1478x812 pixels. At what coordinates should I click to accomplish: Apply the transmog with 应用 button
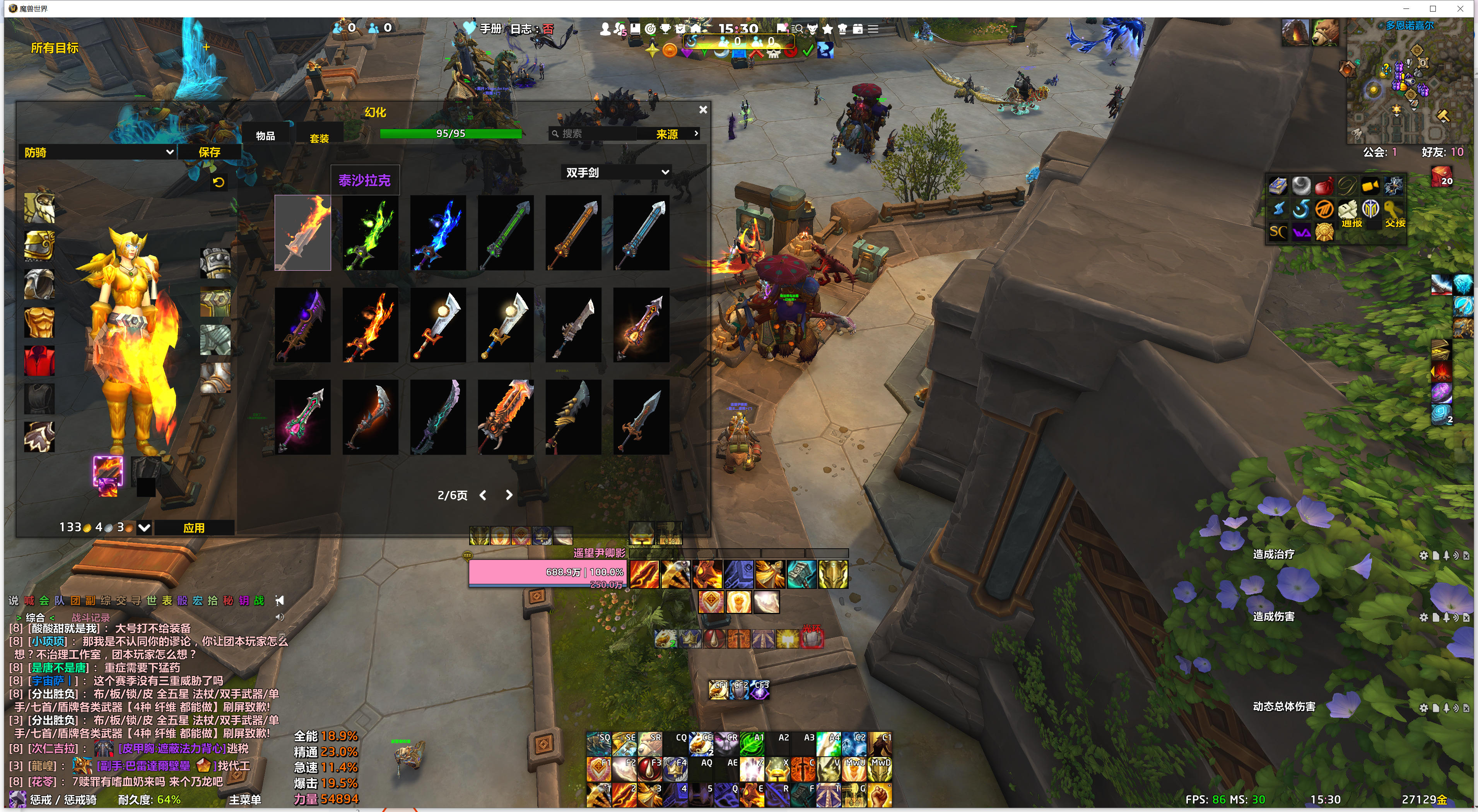194,527
